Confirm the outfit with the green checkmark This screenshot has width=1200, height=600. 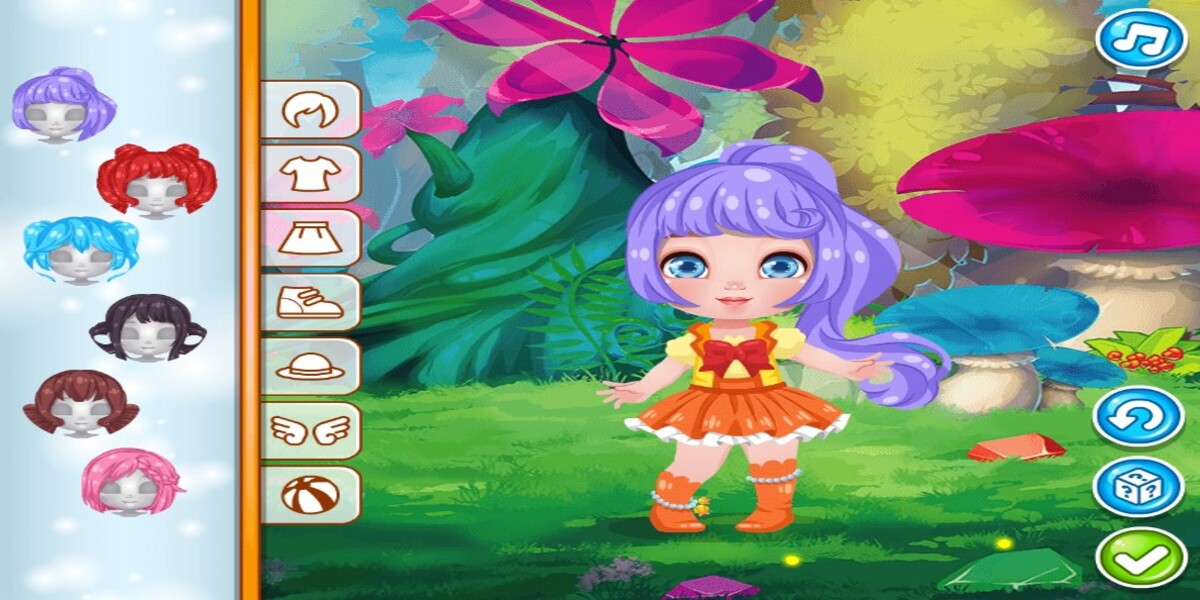coord(1139,557)
